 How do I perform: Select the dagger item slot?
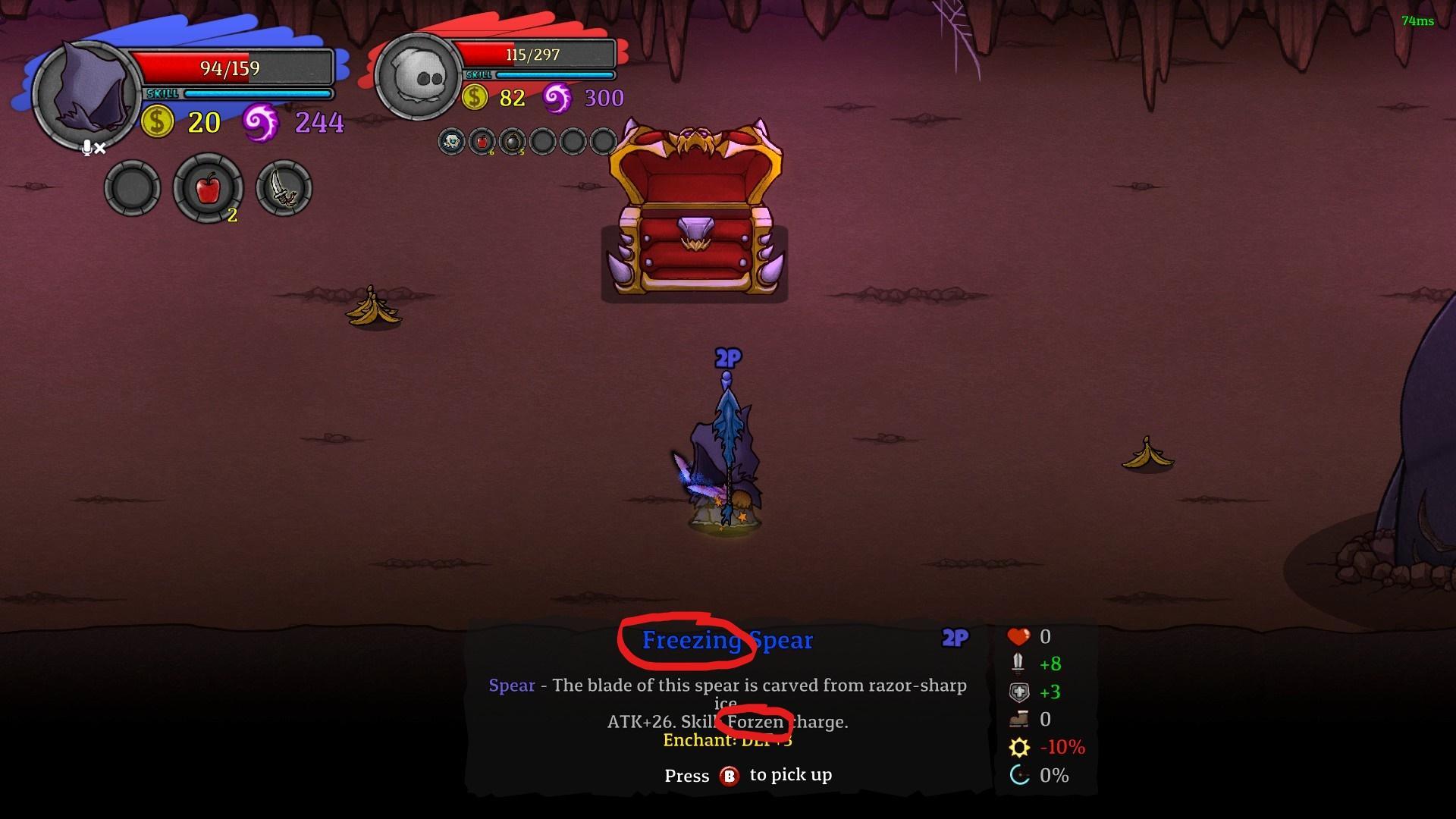tap(283, 188)
